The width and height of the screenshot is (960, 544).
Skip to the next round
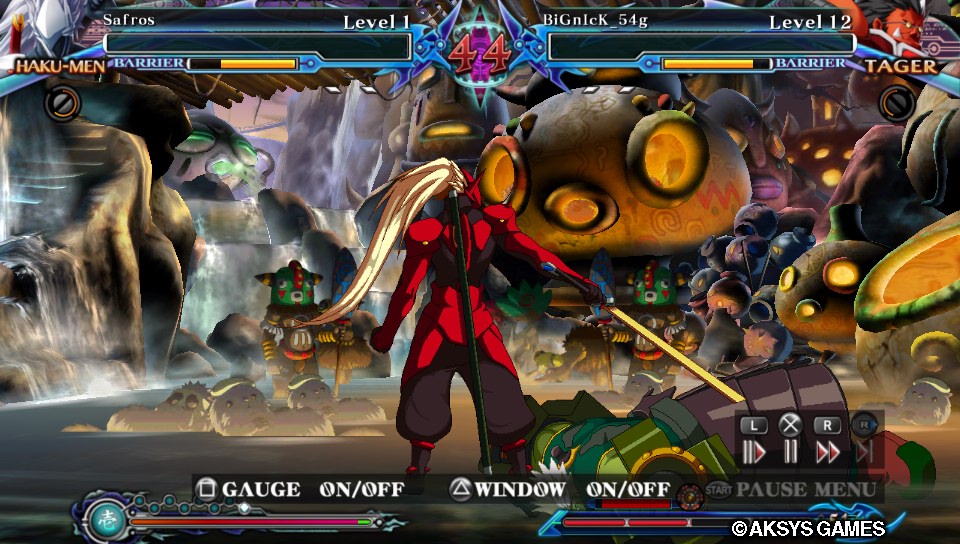(x=864, y=452)
